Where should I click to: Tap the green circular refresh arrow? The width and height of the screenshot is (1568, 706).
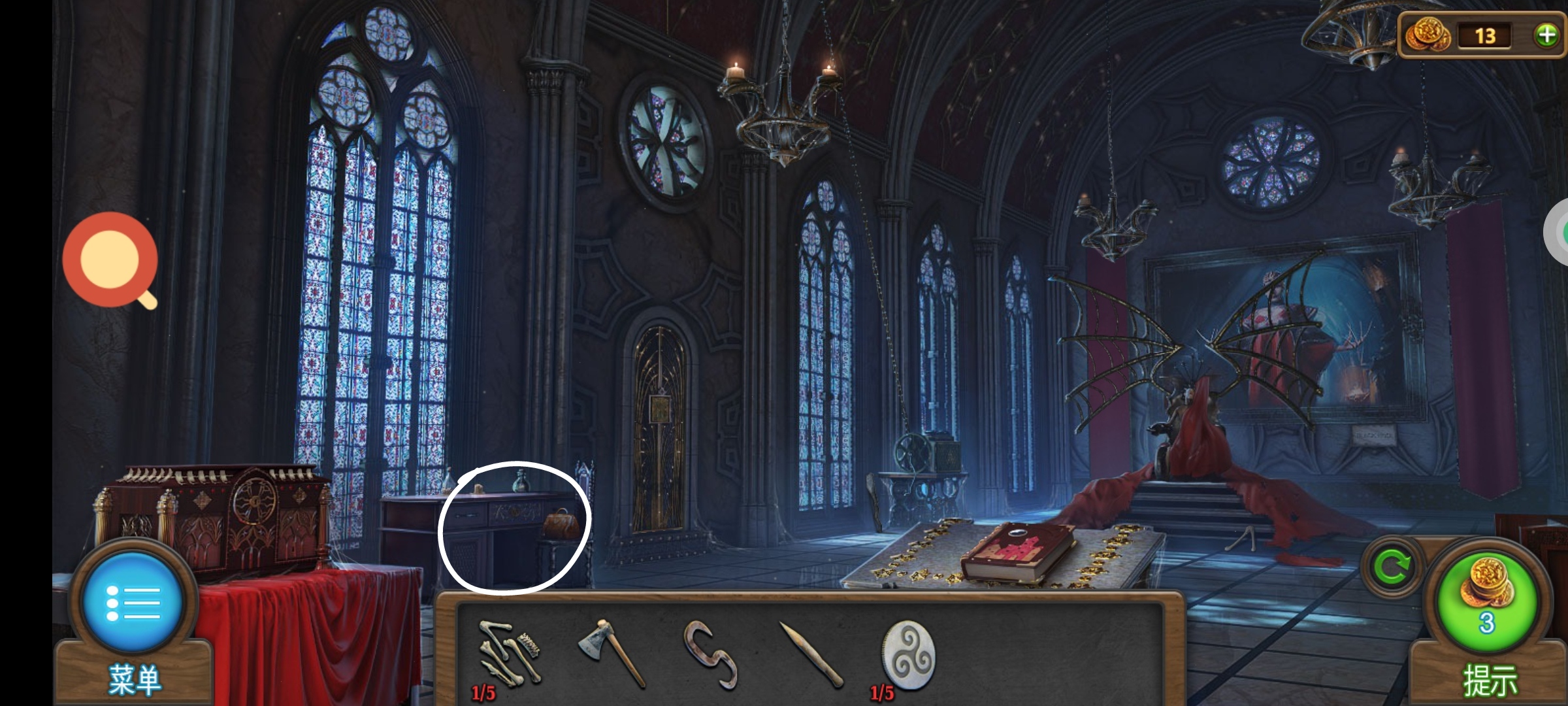click(1392, 567)
